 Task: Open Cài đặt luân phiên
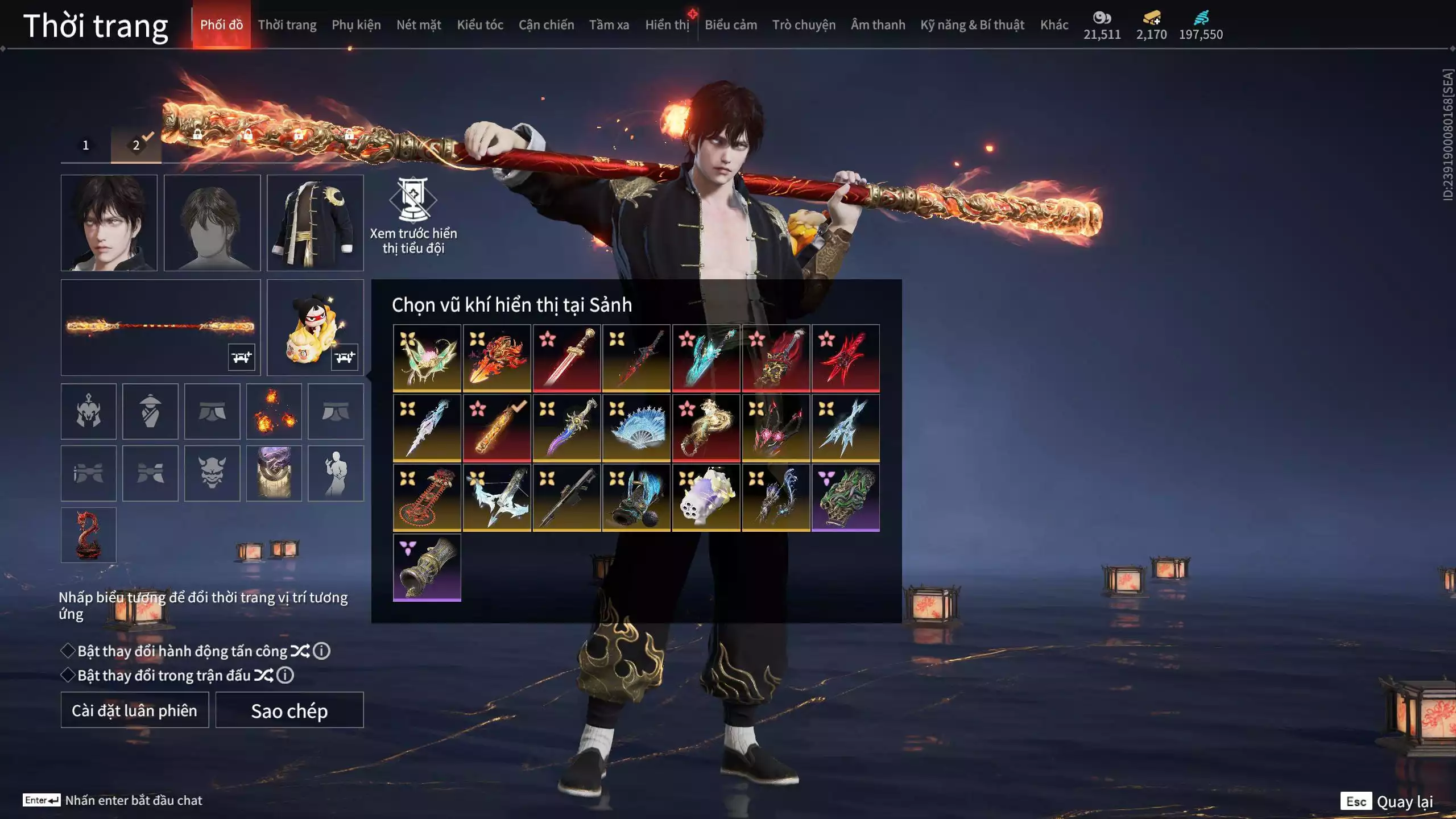135,710
